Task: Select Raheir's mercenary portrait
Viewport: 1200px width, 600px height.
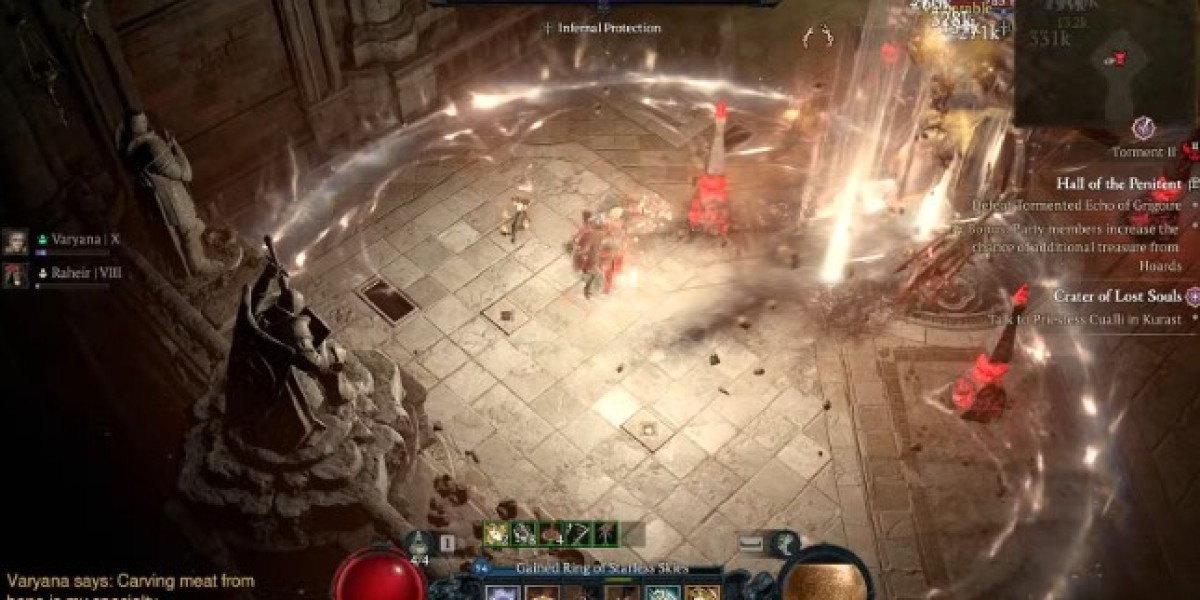Action: click(15, 274)
